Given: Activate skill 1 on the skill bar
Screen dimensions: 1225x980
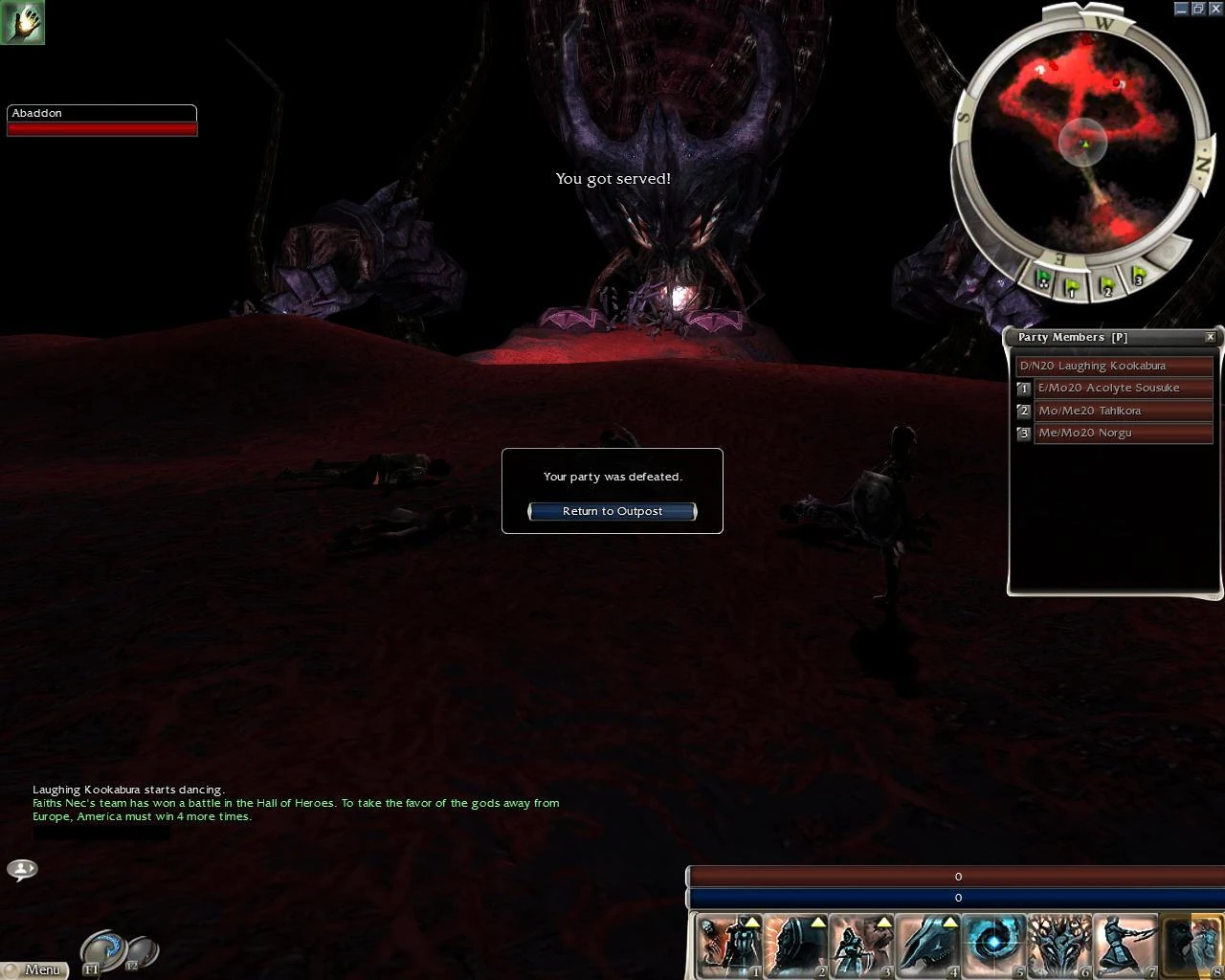Looking at the screenshot, I should point(727,946).
